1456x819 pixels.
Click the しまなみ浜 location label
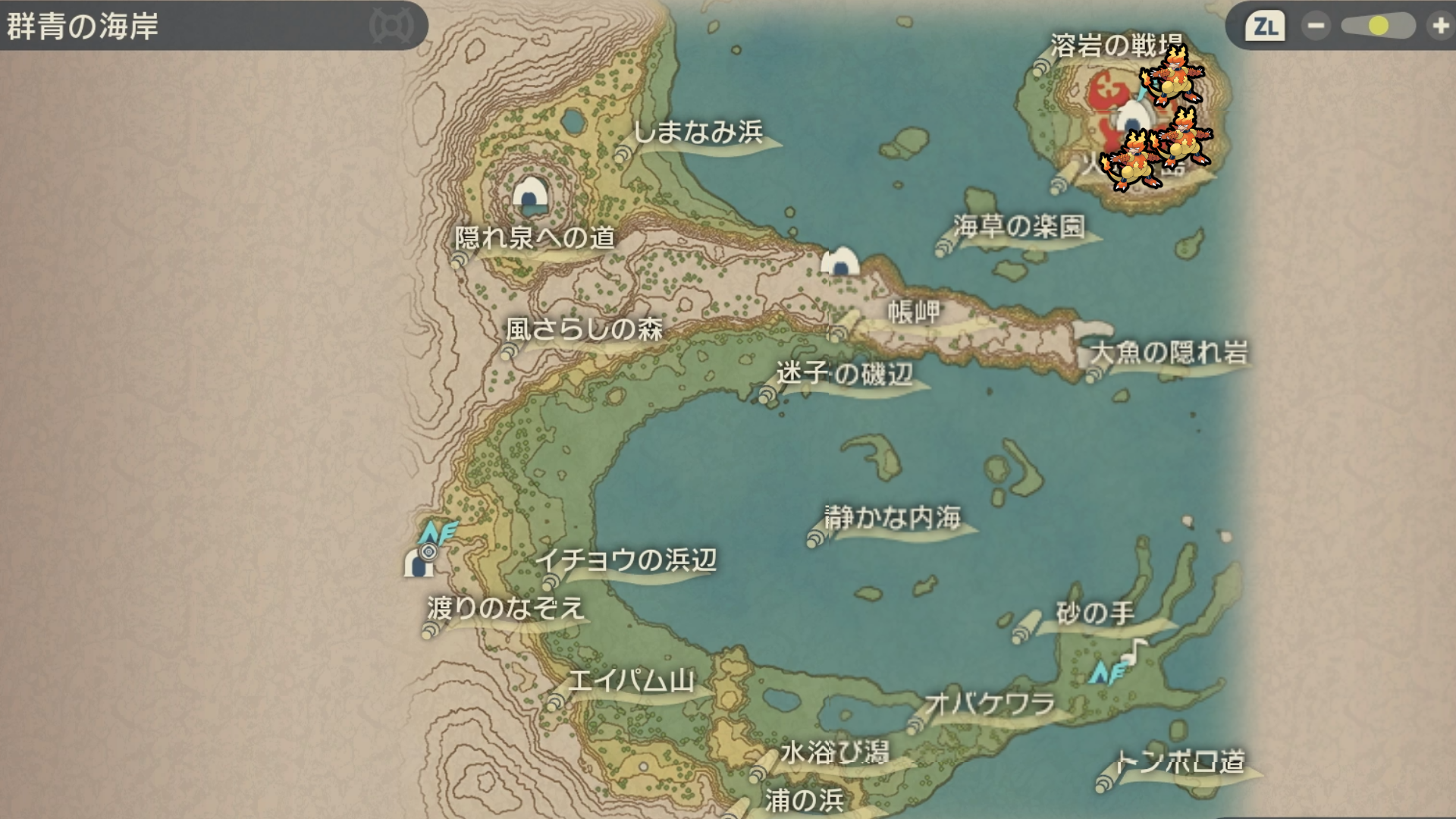[698, 133]
